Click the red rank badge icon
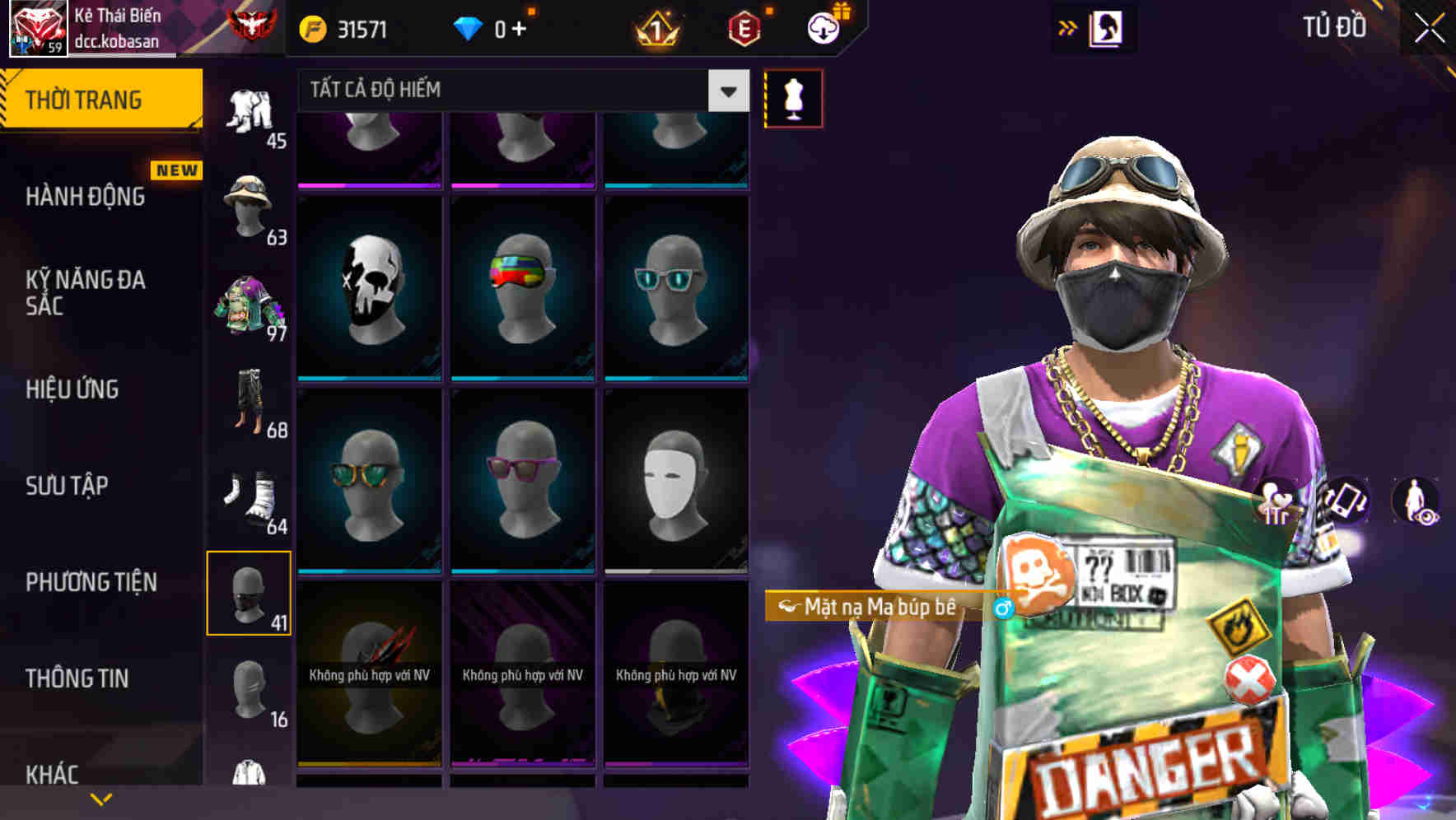The width and height of the screenshot is (1456, 820). click(x=250, y=25)
